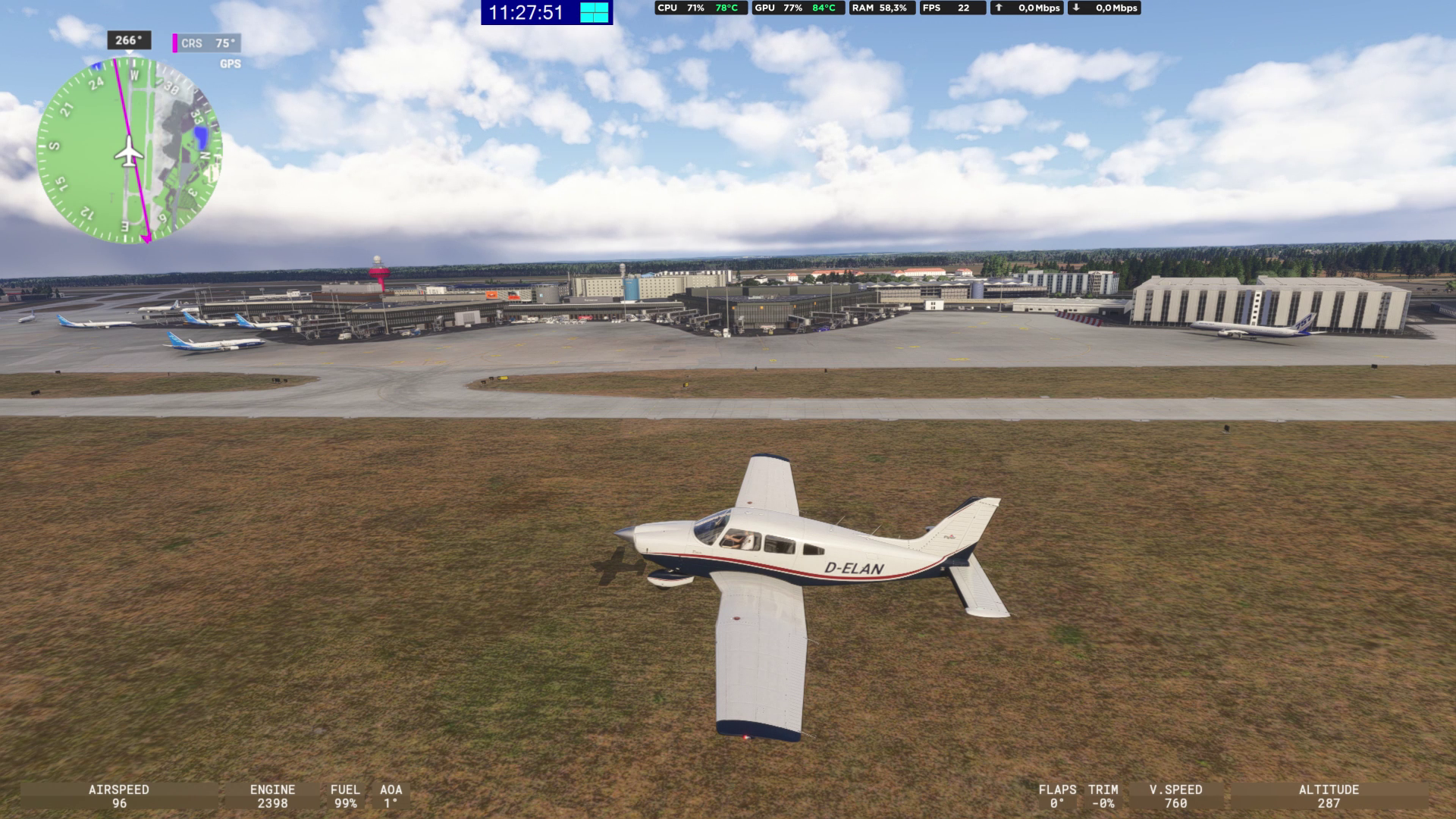Viewport: 1456px width, 819px height.
Task: Click the circular compass minimap
Action: tap(129, 150)
